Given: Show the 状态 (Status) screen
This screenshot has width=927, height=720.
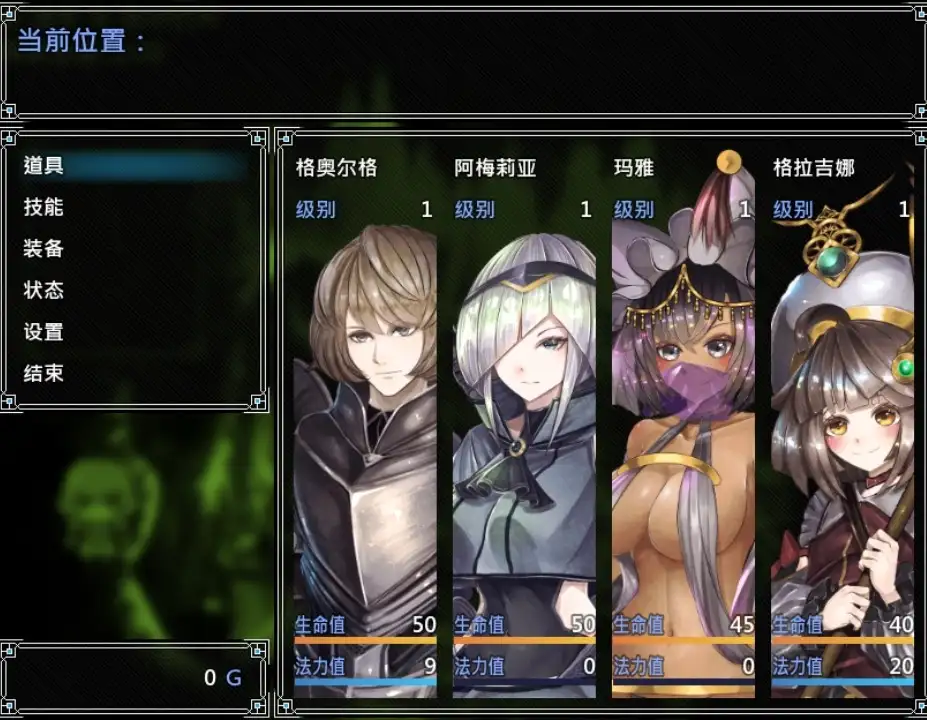Looking at the screenshot, I should [x=44, y=290].
